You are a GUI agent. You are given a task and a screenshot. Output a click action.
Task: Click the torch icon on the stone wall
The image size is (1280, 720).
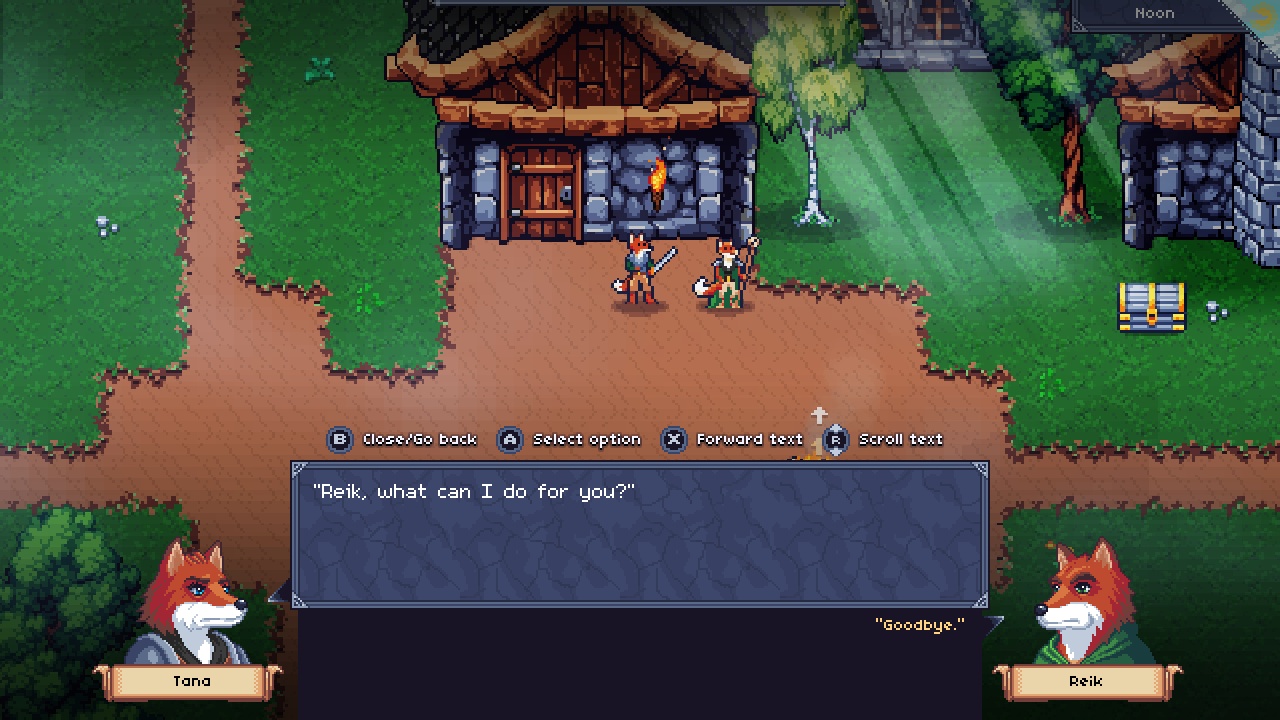pos(659,178)
